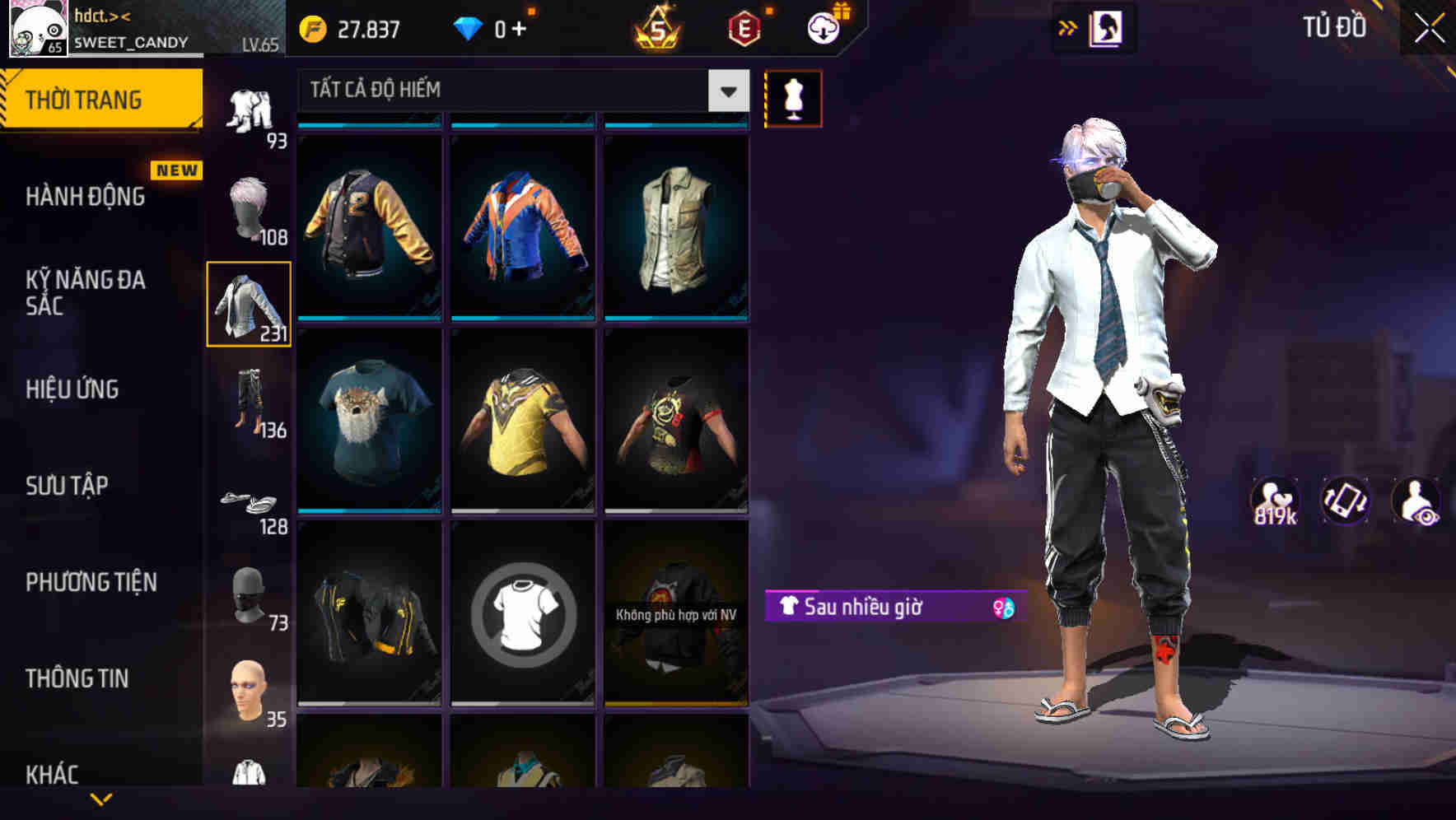Deselect the white shirt slot marked 231
This screenshot has width=1456, height=820.
pos(250,304)
